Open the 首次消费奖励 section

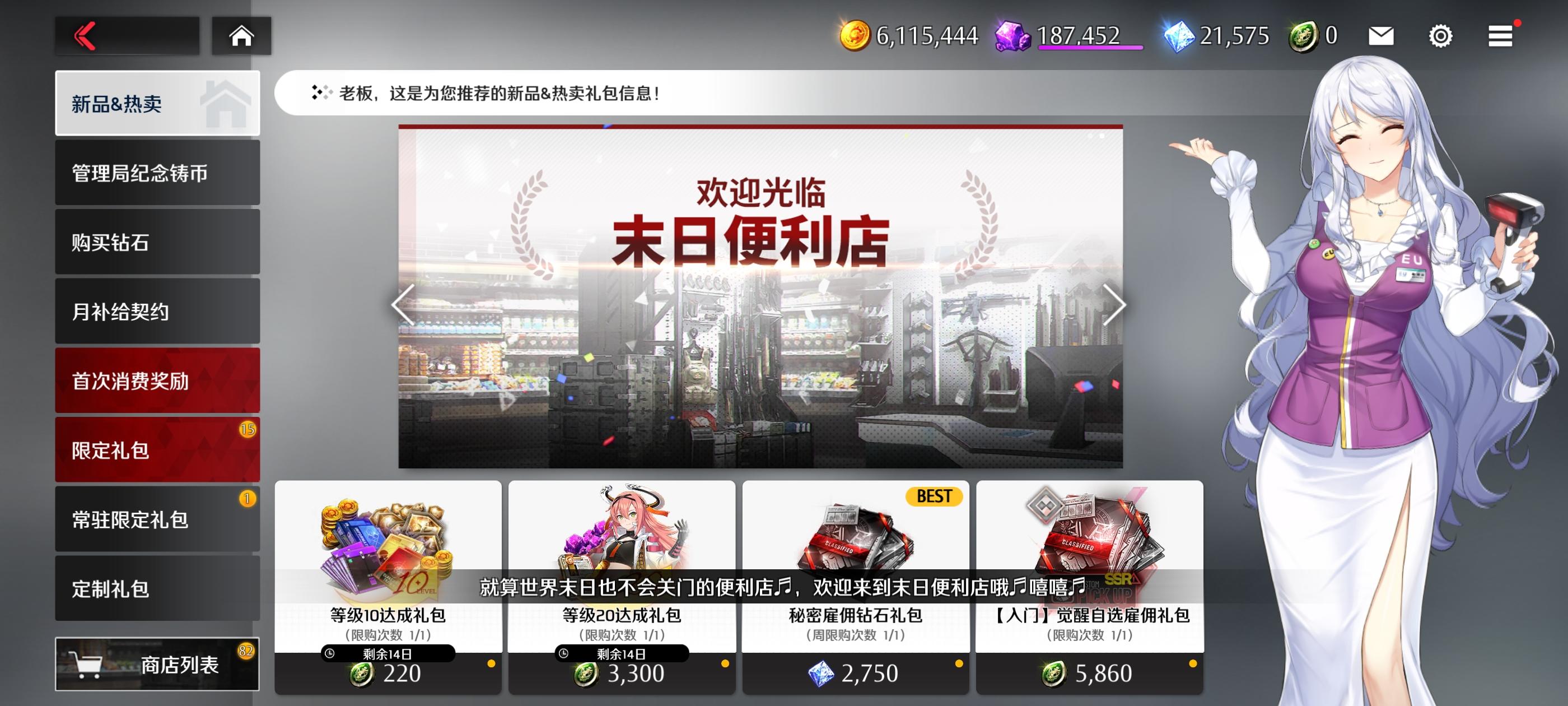pos(157,379)
